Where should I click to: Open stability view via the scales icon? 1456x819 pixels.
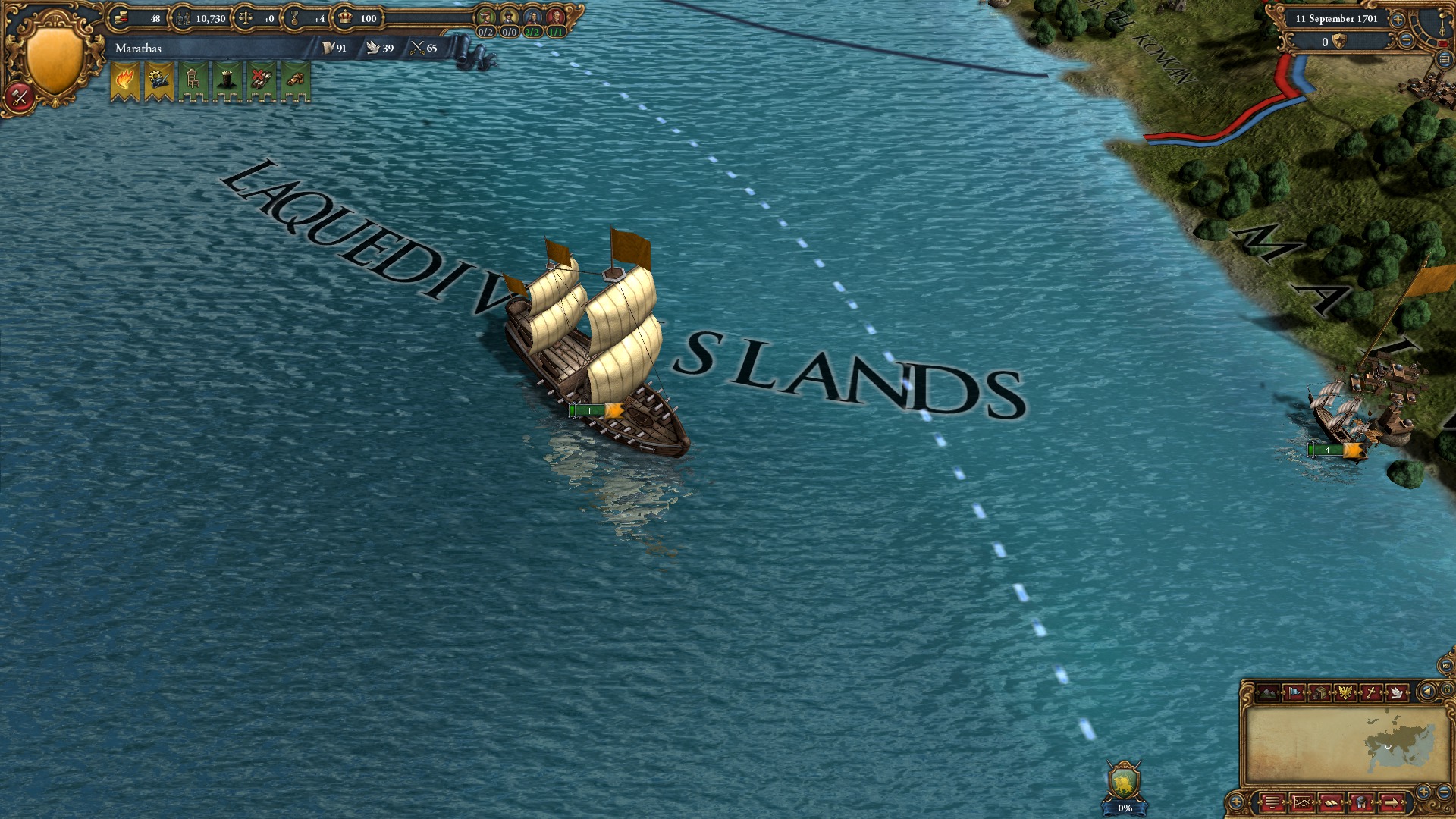pyautogui.click(x=246, y=17)
